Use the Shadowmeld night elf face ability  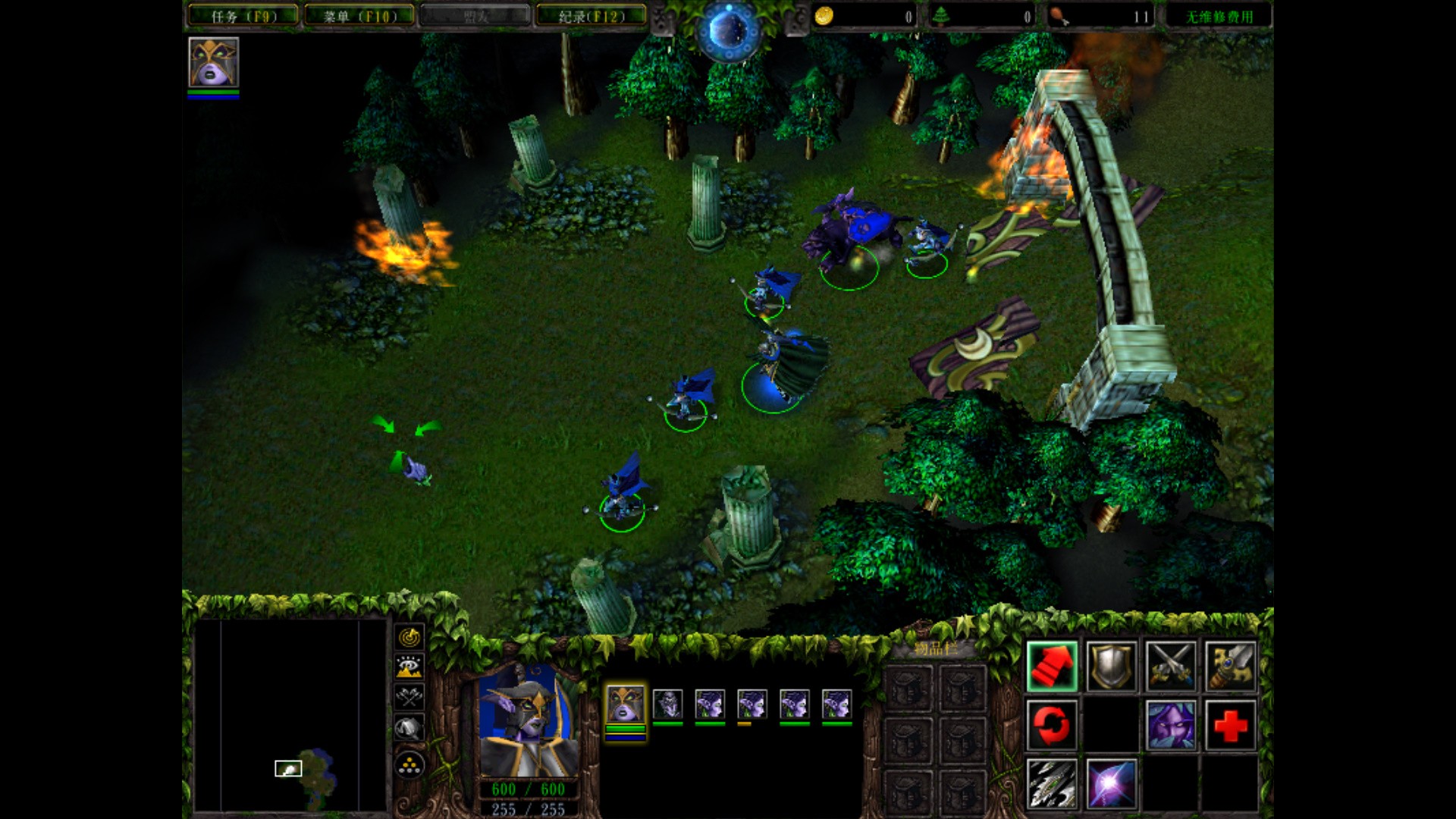tap(1170, 725)
